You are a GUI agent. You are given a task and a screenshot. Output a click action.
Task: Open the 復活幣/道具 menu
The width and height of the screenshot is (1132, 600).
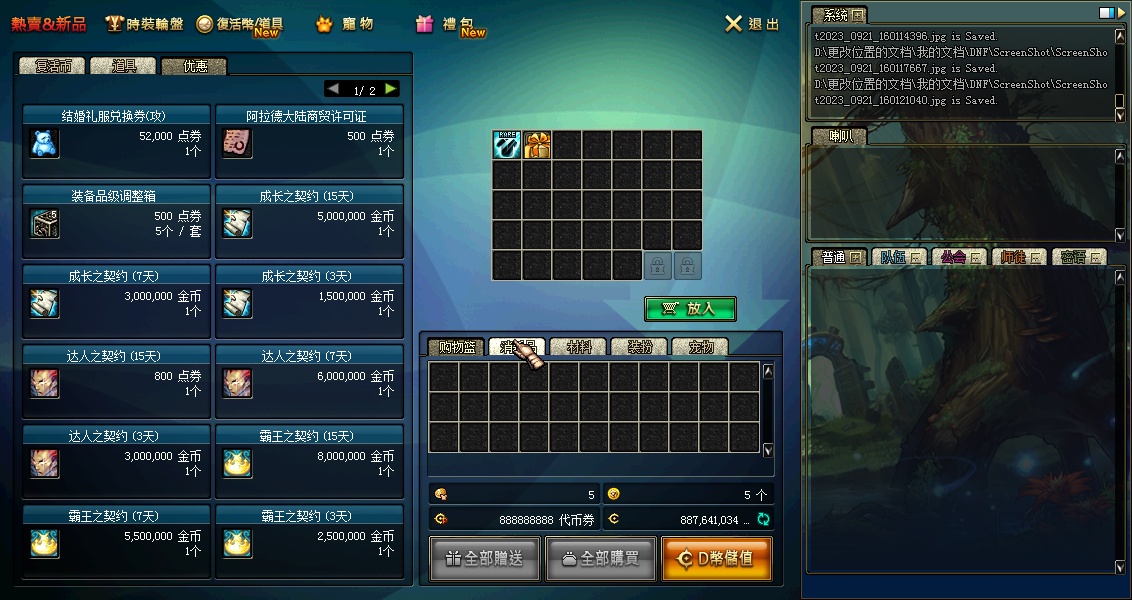tap(240, 24)
